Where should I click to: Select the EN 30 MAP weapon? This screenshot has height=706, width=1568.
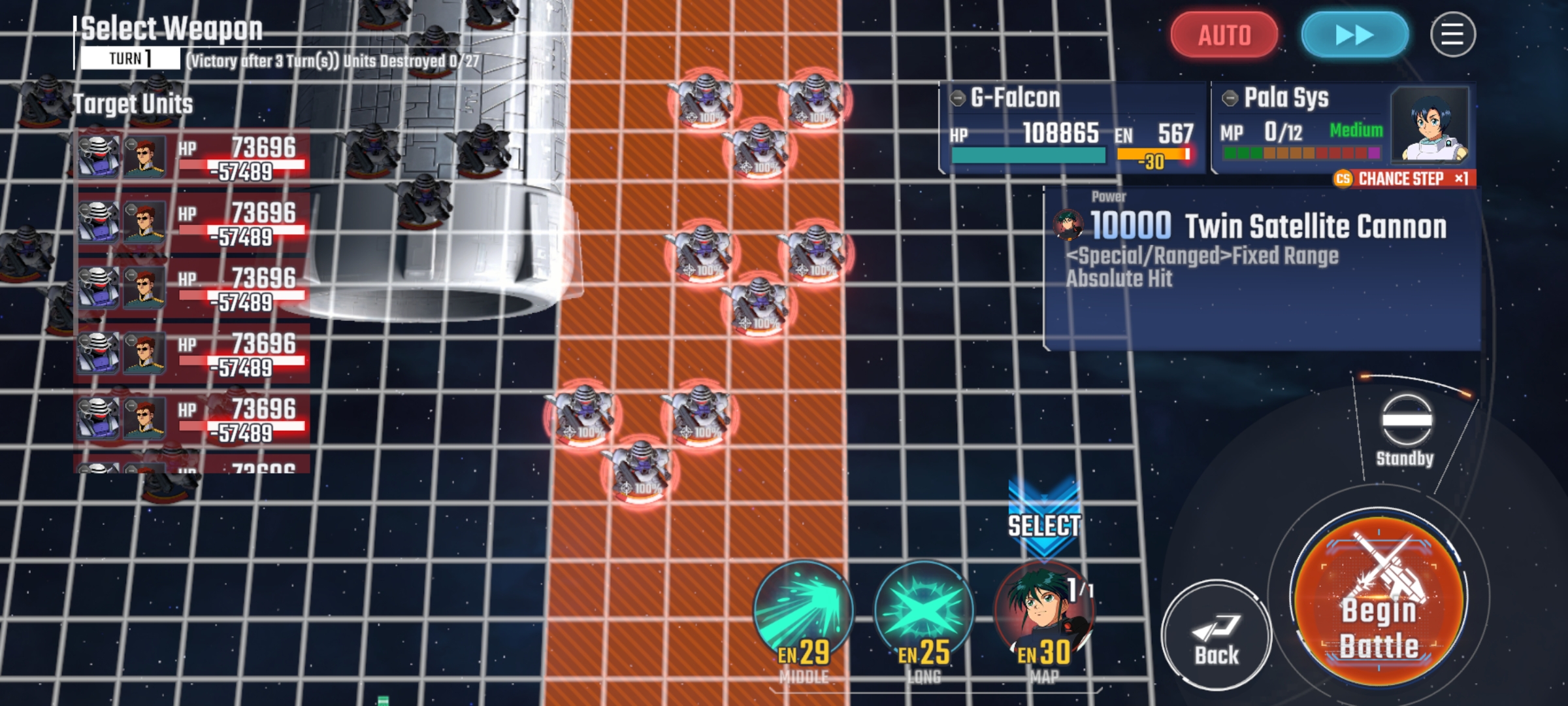[x=1044, y=614]
